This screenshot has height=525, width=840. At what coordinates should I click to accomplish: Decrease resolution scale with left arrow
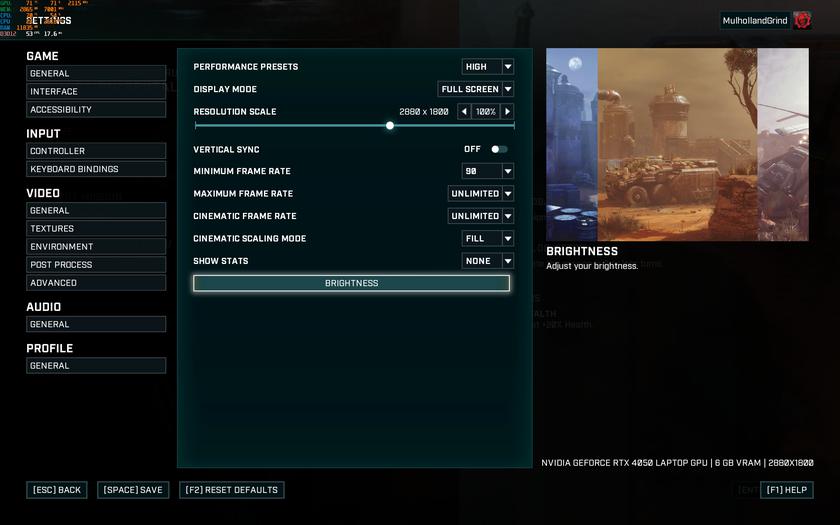tap(464, 112)
